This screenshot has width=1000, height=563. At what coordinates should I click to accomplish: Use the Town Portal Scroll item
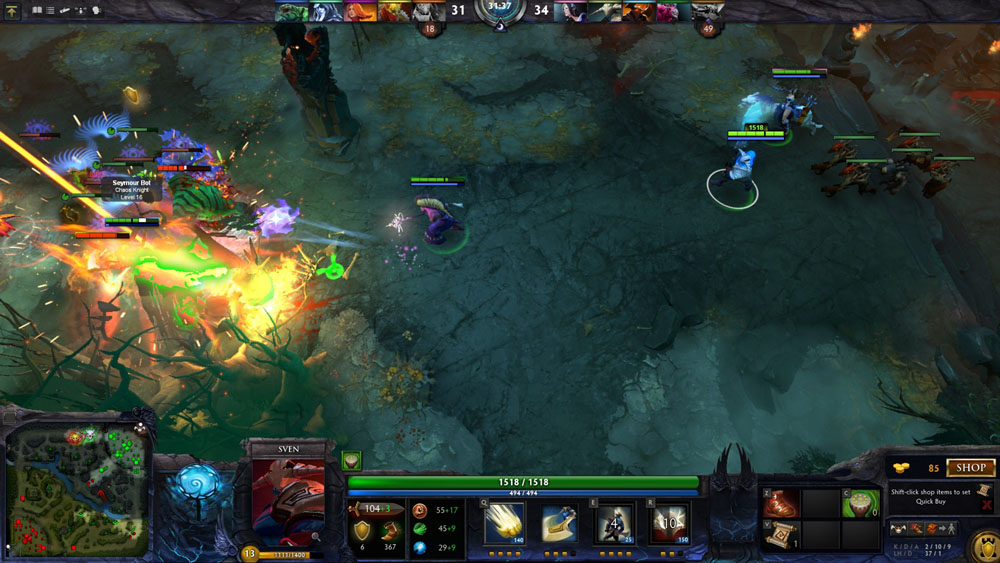point(781,536)
